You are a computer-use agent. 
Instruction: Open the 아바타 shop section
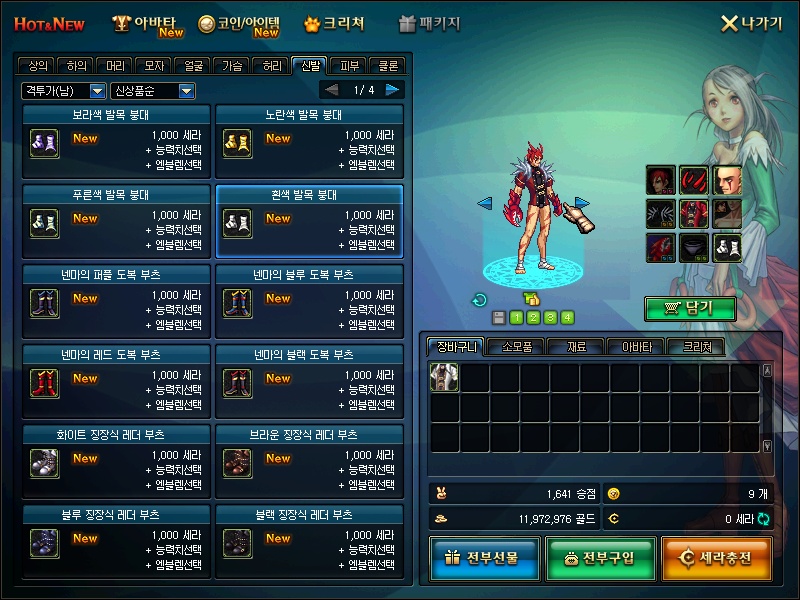tap(148, 24)
